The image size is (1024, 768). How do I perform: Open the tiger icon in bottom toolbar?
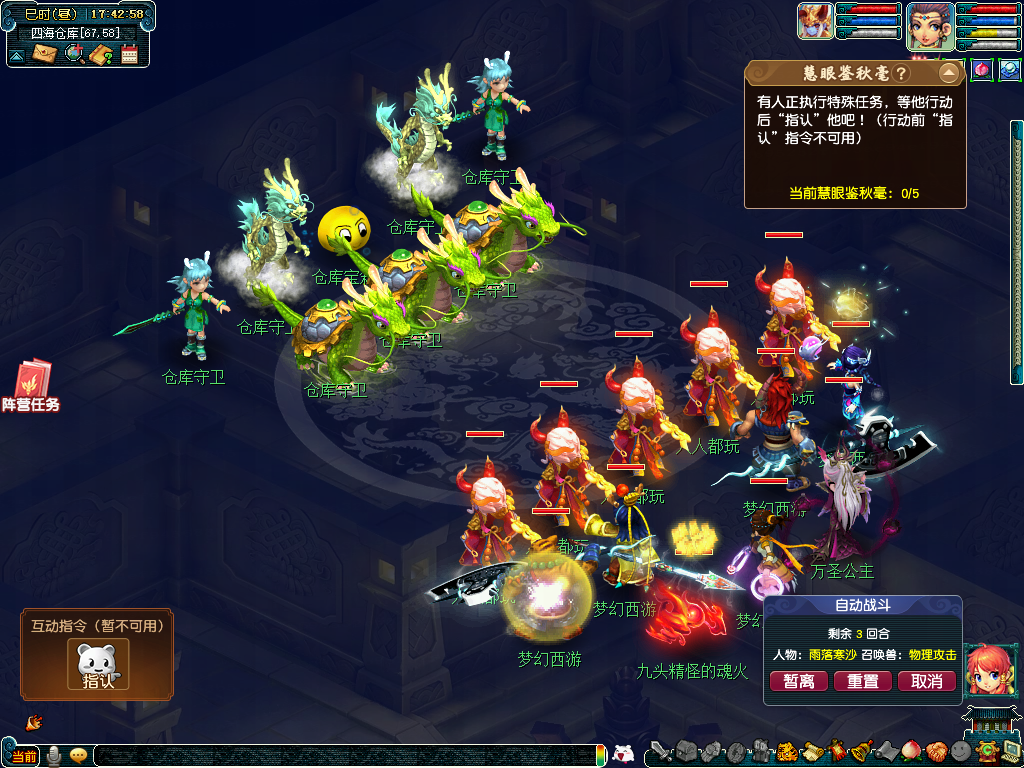point(786,752)
